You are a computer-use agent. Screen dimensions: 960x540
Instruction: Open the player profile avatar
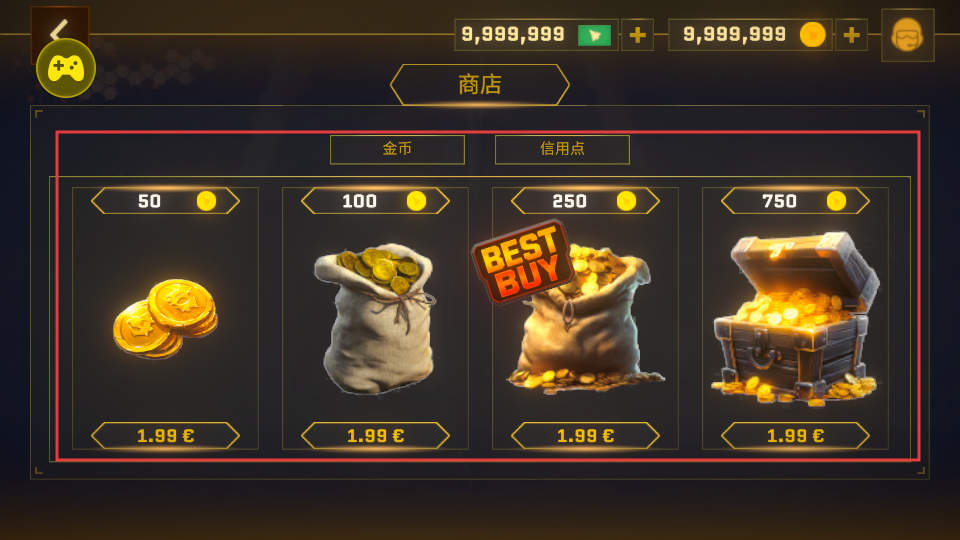coord(907,36)
